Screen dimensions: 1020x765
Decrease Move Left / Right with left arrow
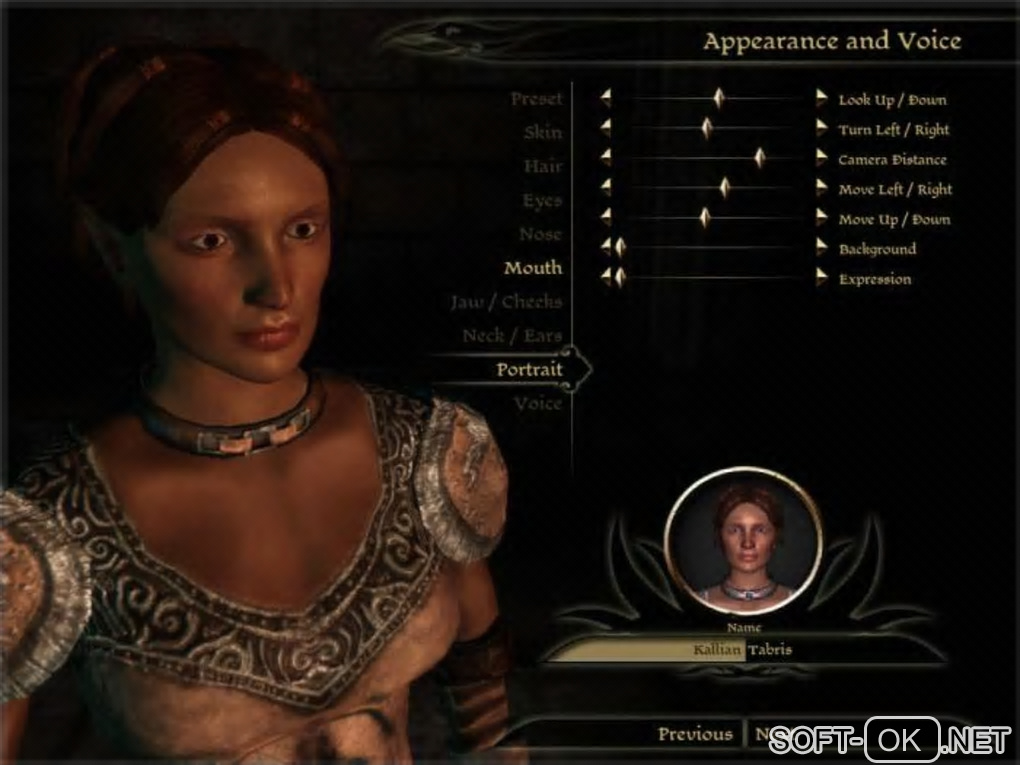(605, 188)
